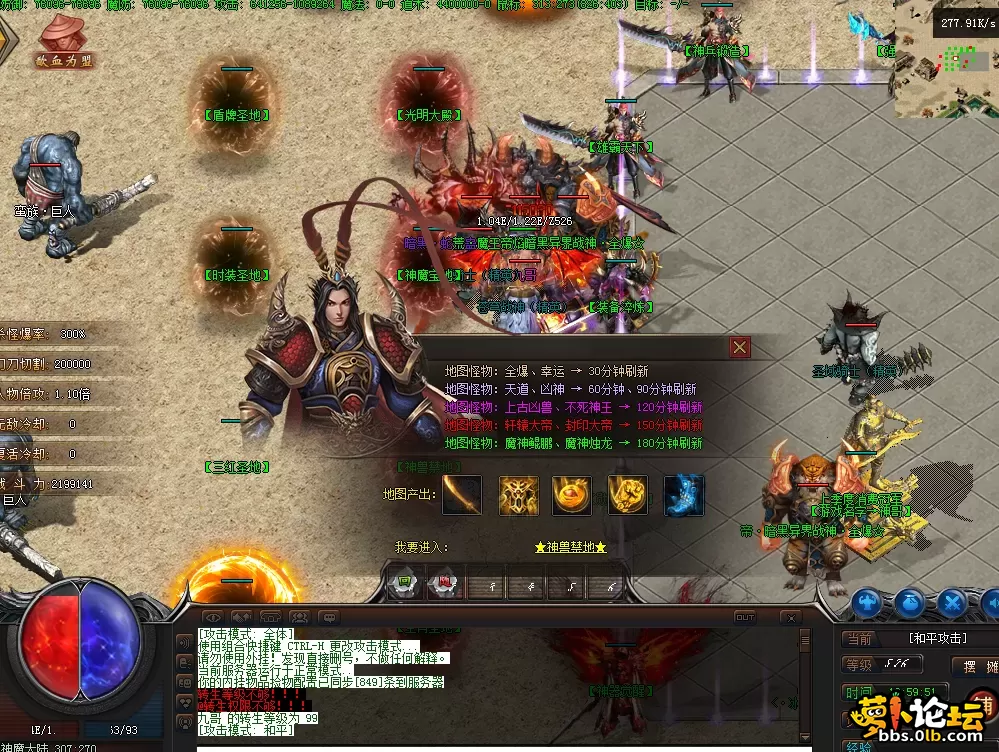Click the chat message input line
The image size is (999, 752).
(500, 746)
